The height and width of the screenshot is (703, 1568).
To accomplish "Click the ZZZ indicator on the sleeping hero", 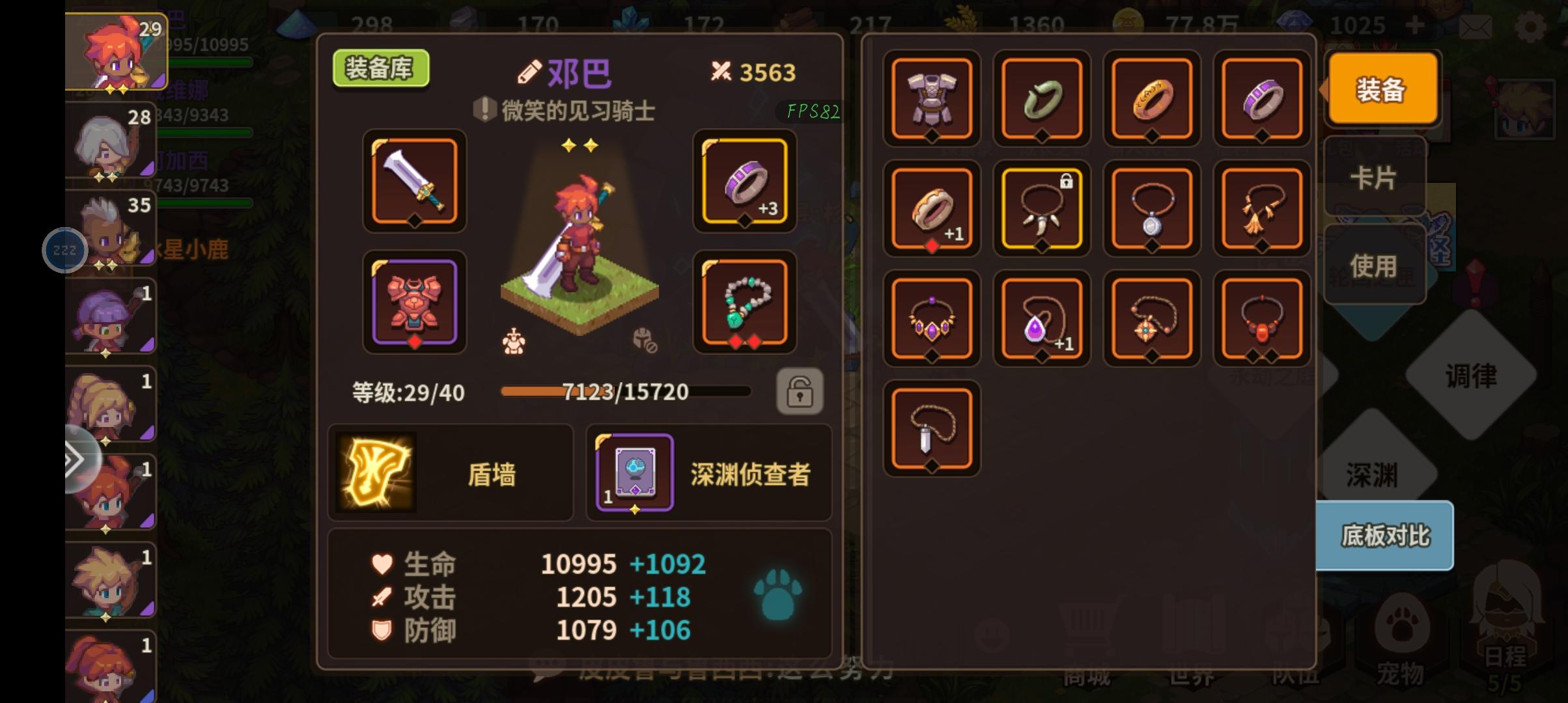I will pyautogui.click(x=64, y=250).
